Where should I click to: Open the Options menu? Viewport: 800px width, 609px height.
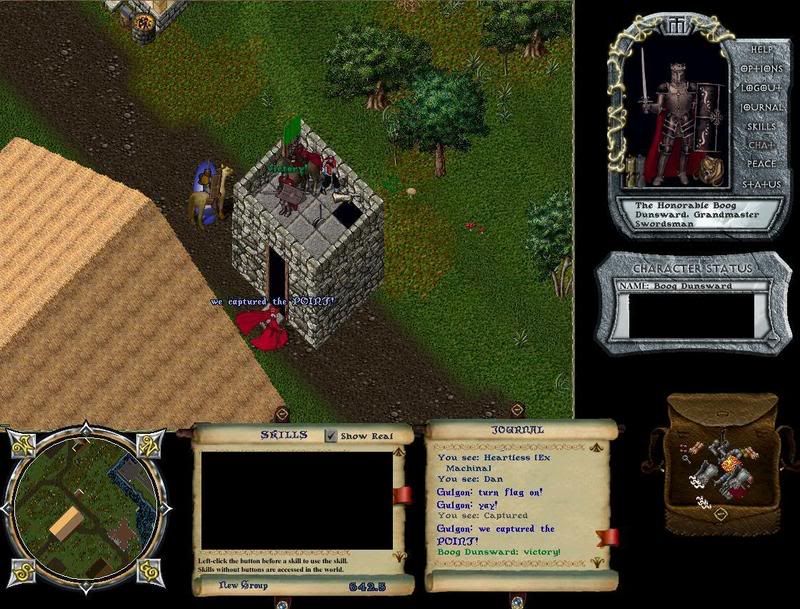(x=760, y=68)
